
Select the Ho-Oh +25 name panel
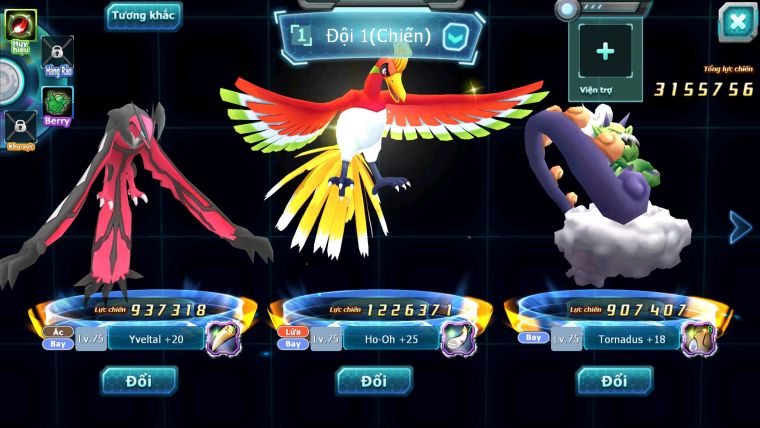click(x=388, y=339)
